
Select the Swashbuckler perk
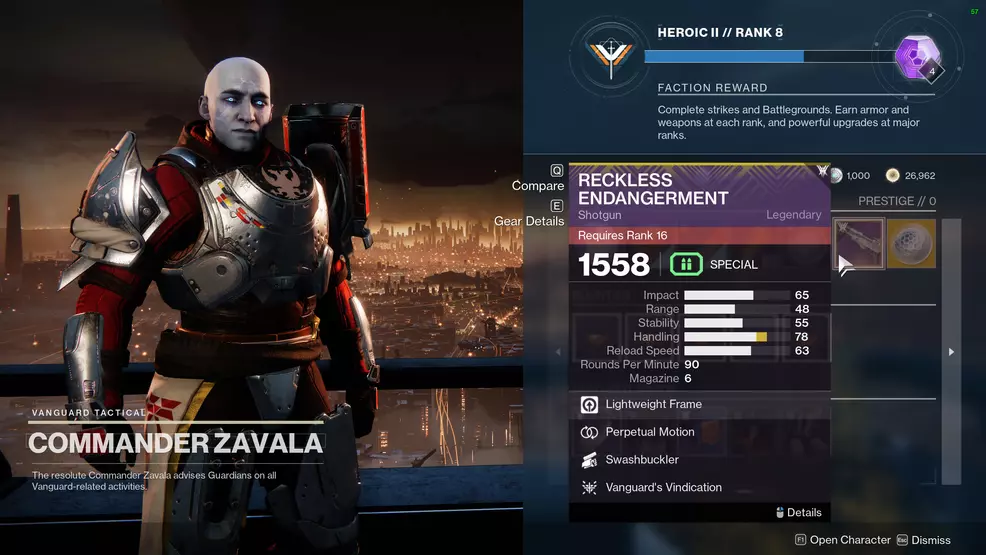(641, 460)
